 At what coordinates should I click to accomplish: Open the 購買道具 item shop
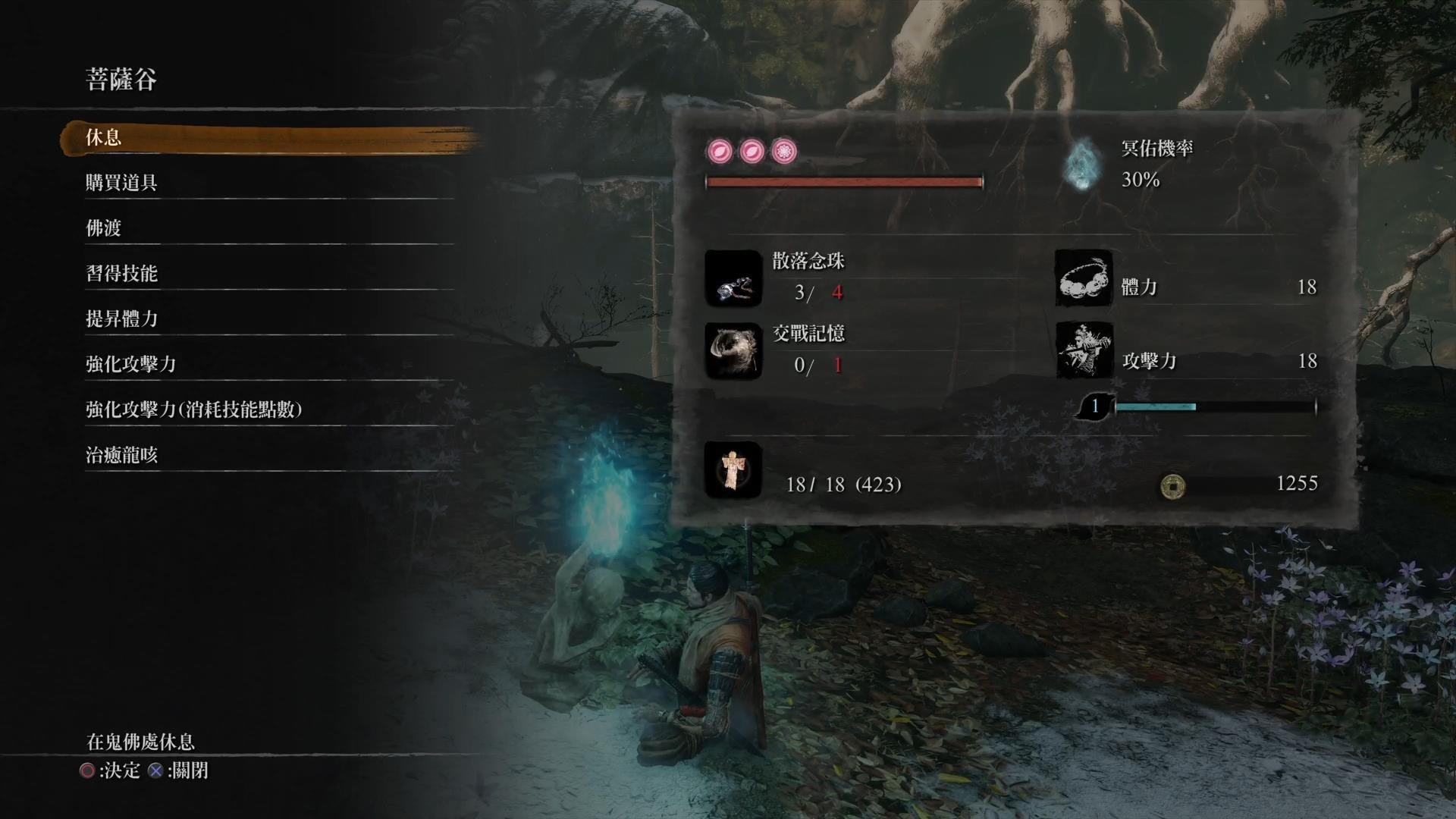(121, 183)
